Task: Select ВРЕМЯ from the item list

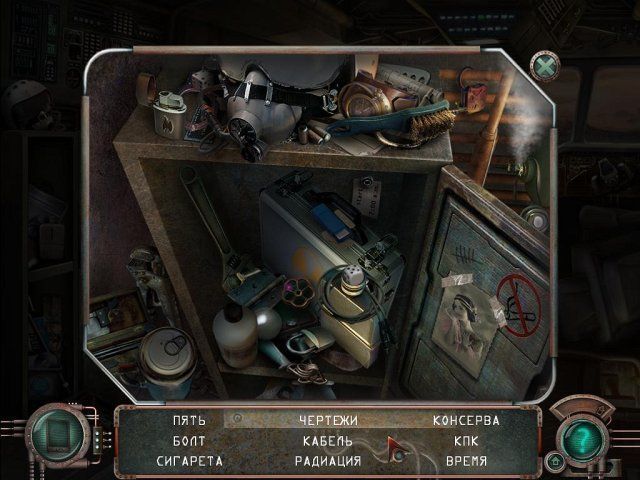Action: 466,461
